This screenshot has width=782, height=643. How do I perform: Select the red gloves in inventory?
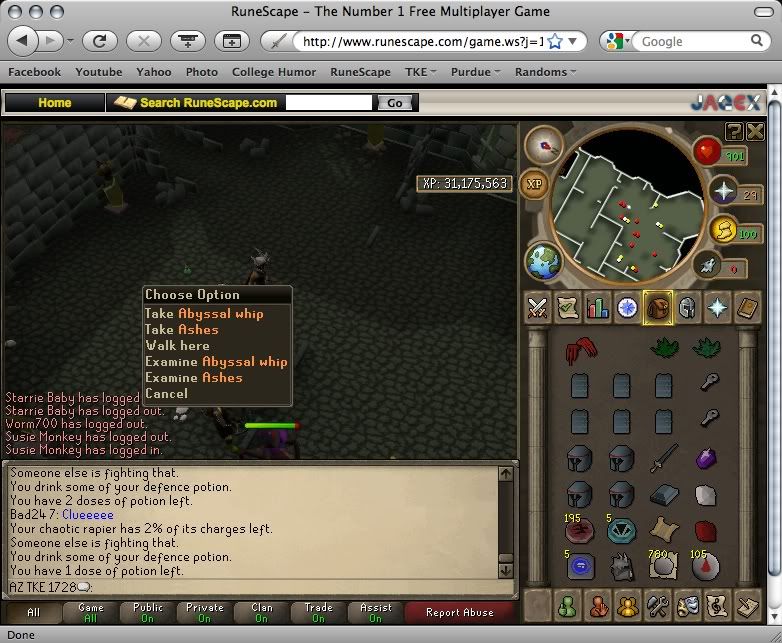tap(578, 350)
